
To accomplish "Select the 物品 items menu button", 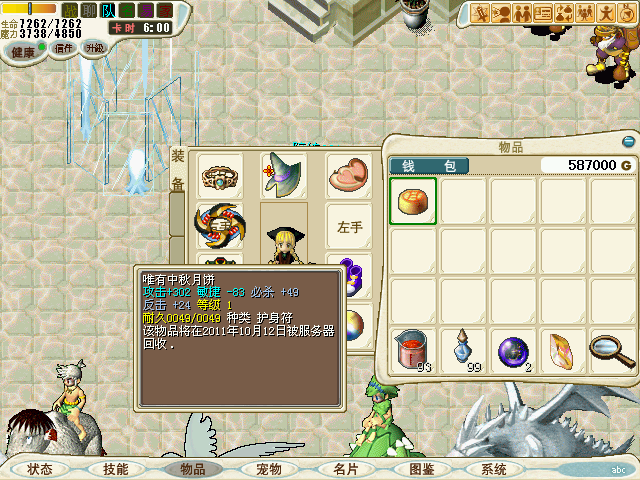I will tap(192, 468).
